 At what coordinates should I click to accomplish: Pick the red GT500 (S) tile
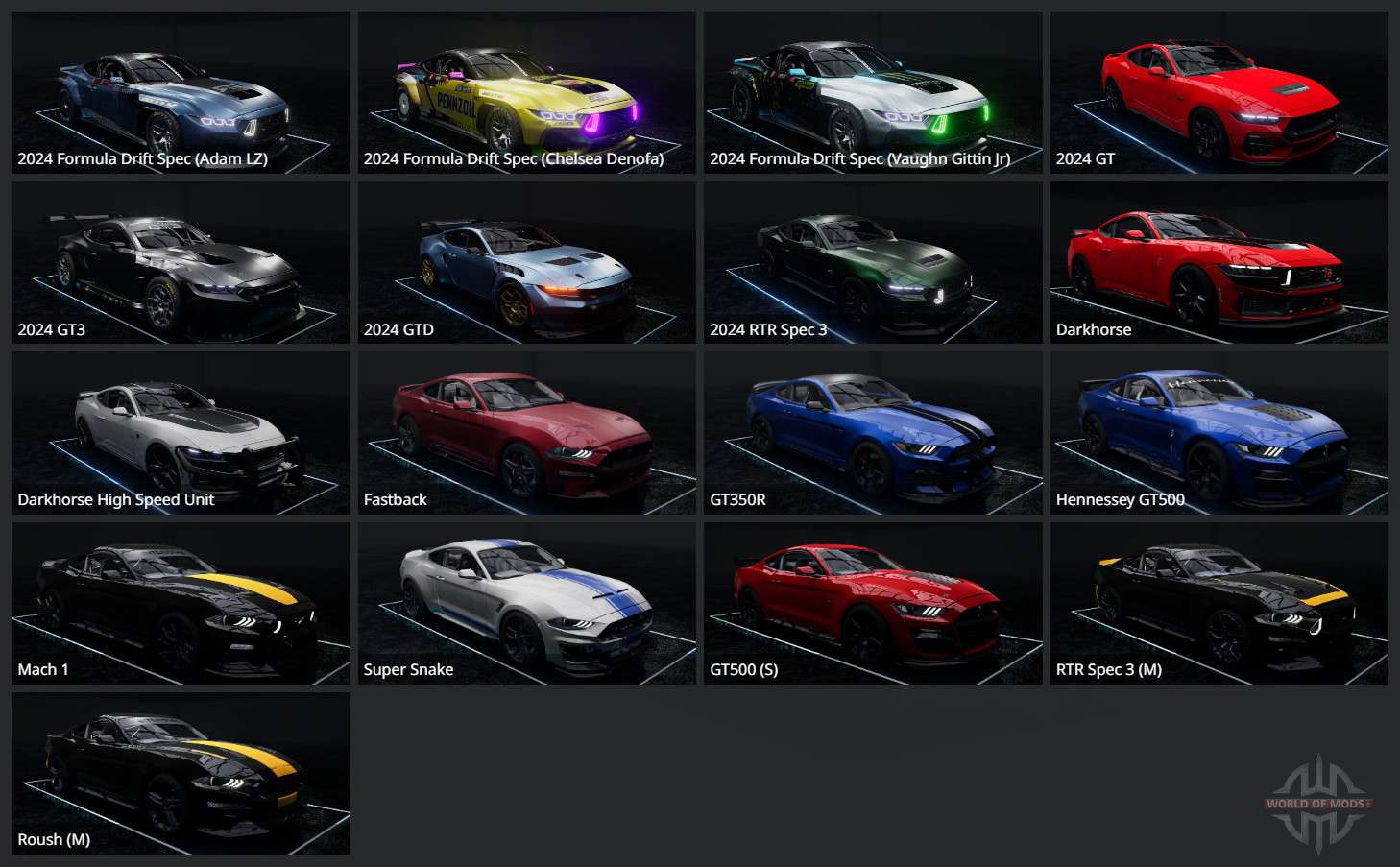(873, 603)
